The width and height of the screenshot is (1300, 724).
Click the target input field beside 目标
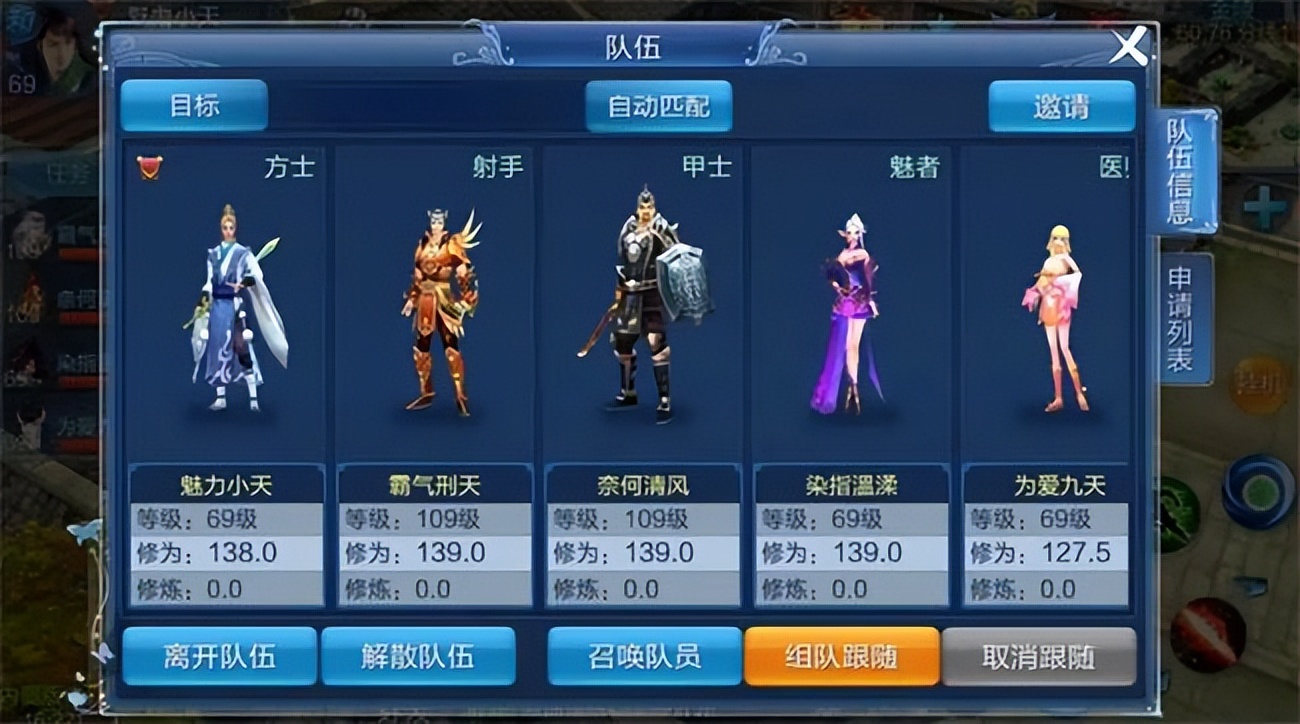(x=420, y=107)
